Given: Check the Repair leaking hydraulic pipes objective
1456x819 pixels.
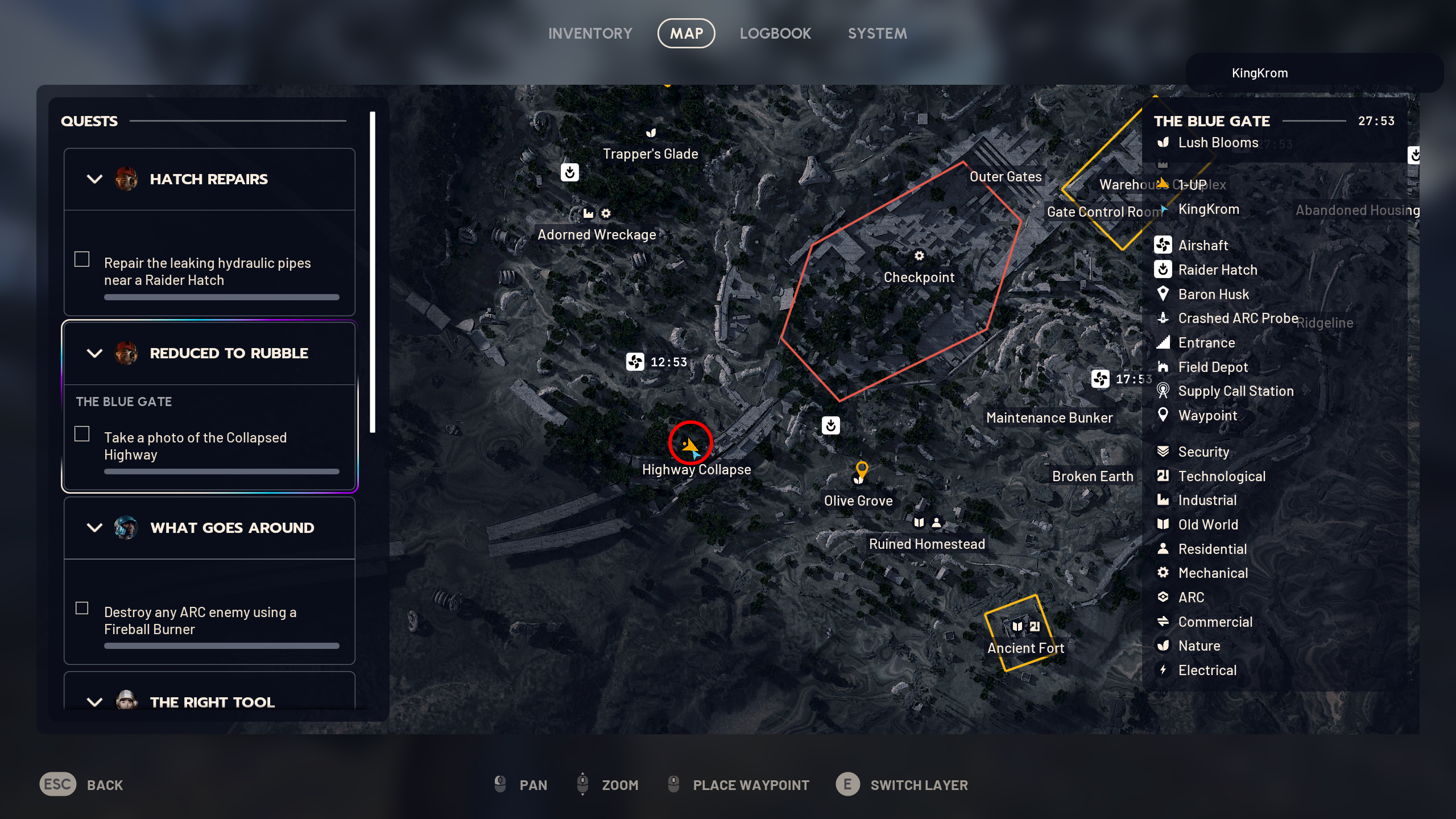Looking at the screenshot, I should (x=82, y=259).
